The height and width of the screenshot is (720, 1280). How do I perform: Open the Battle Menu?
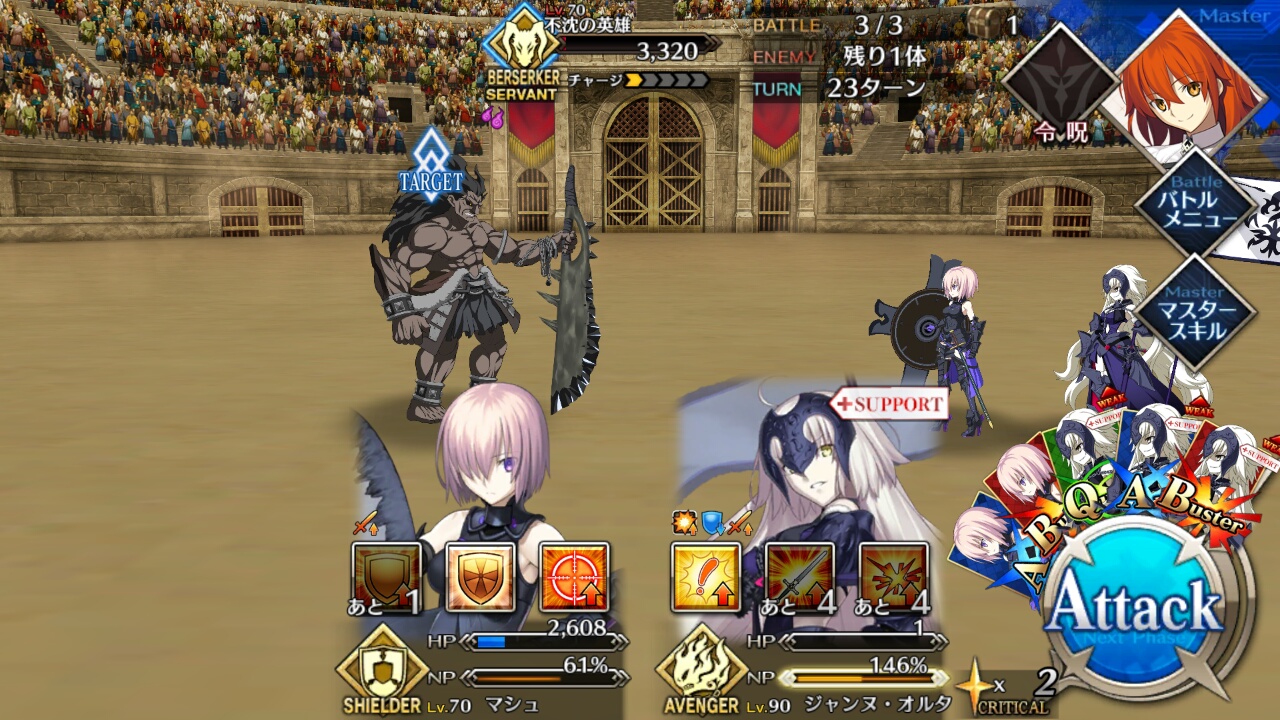1195,207
